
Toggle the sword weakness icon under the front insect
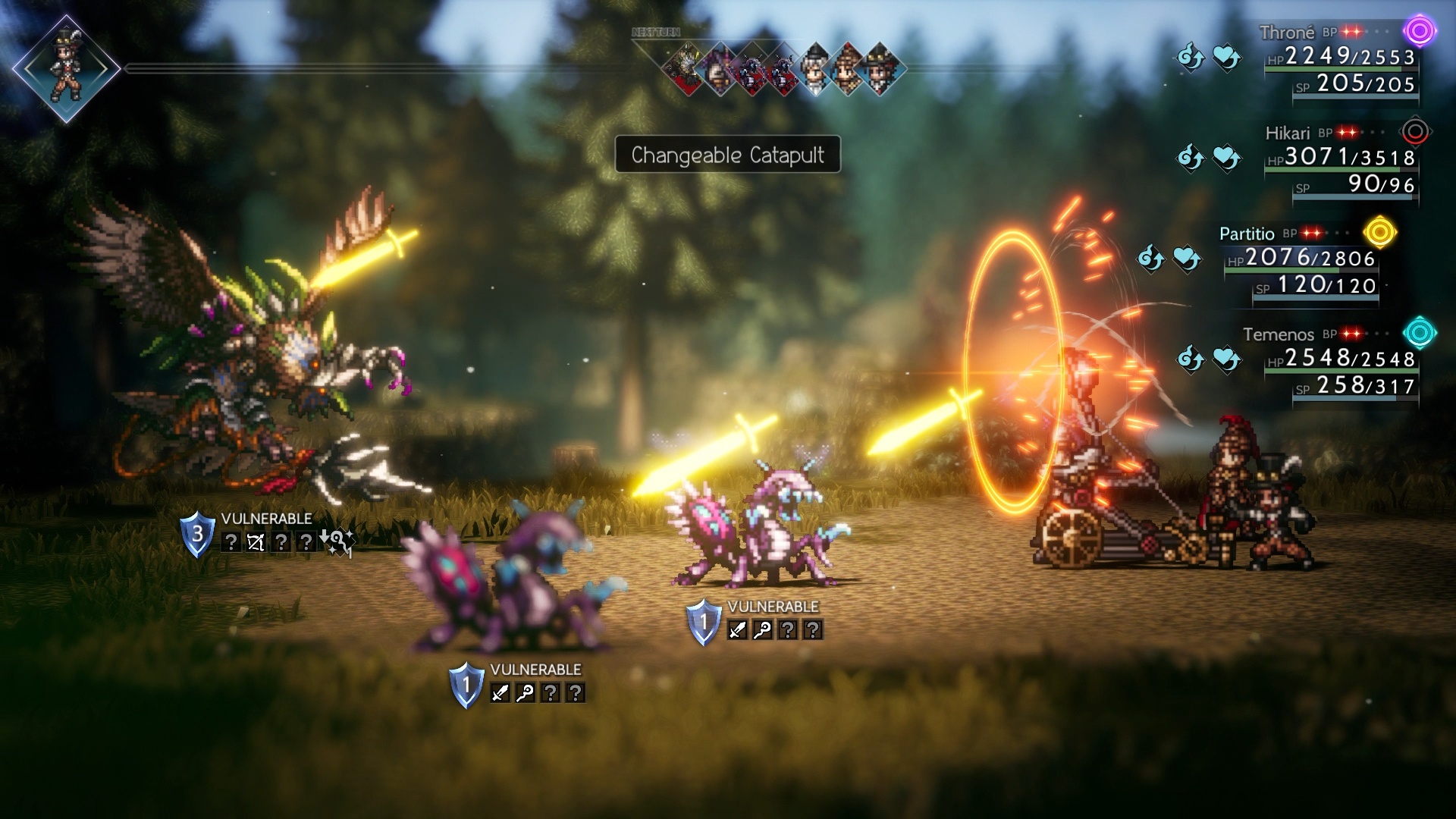click(x=500, y=694)
